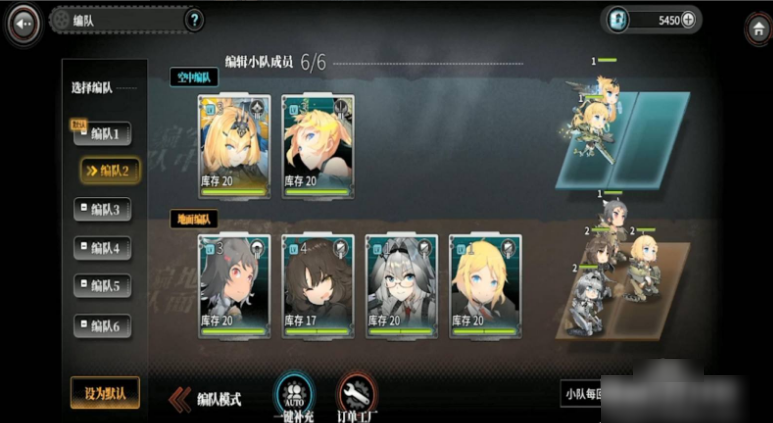The width and height of the screenshot is (773, 423).
Task: Return home via the house icon
Action: click(757, 27)
